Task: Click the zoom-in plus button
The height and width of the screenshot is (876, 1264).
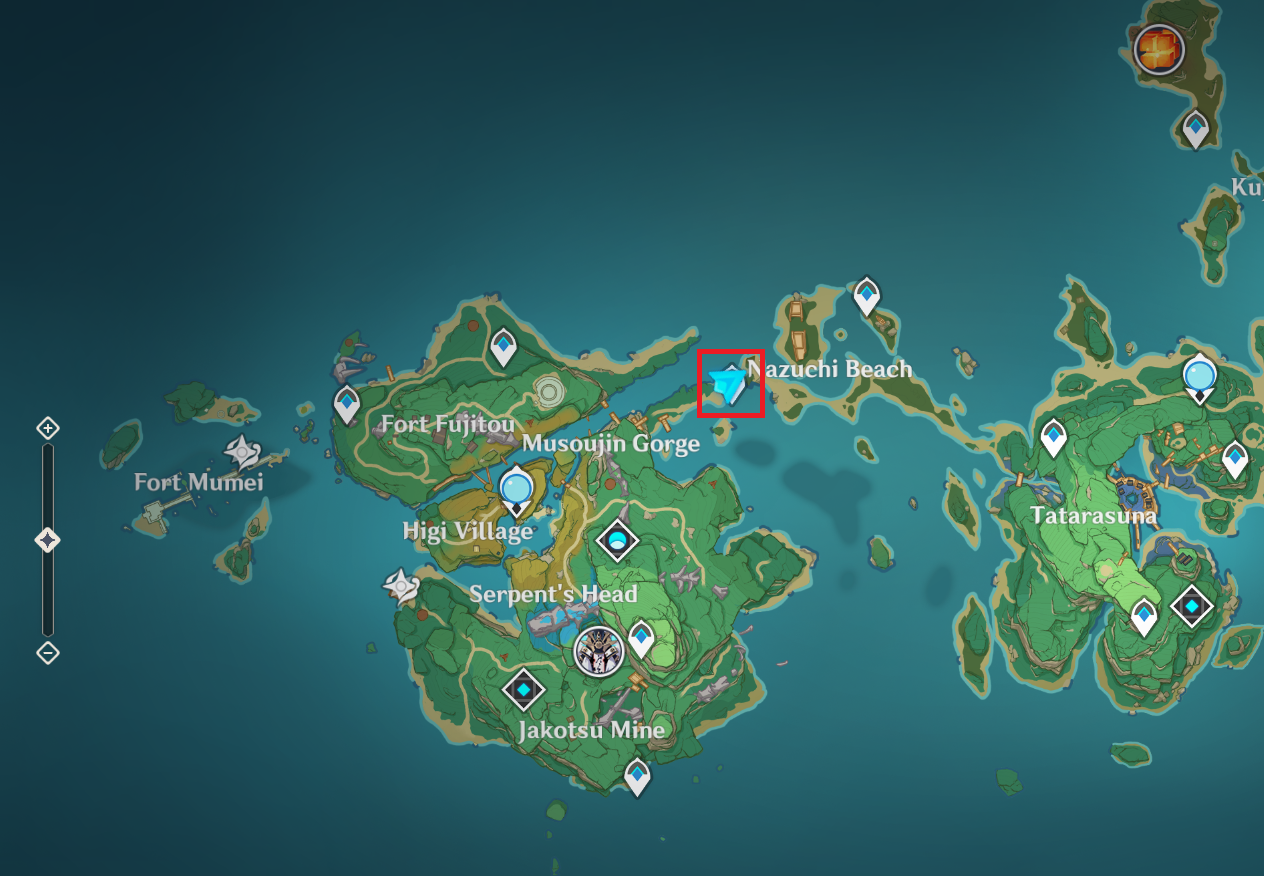Action: pos(47,429)
